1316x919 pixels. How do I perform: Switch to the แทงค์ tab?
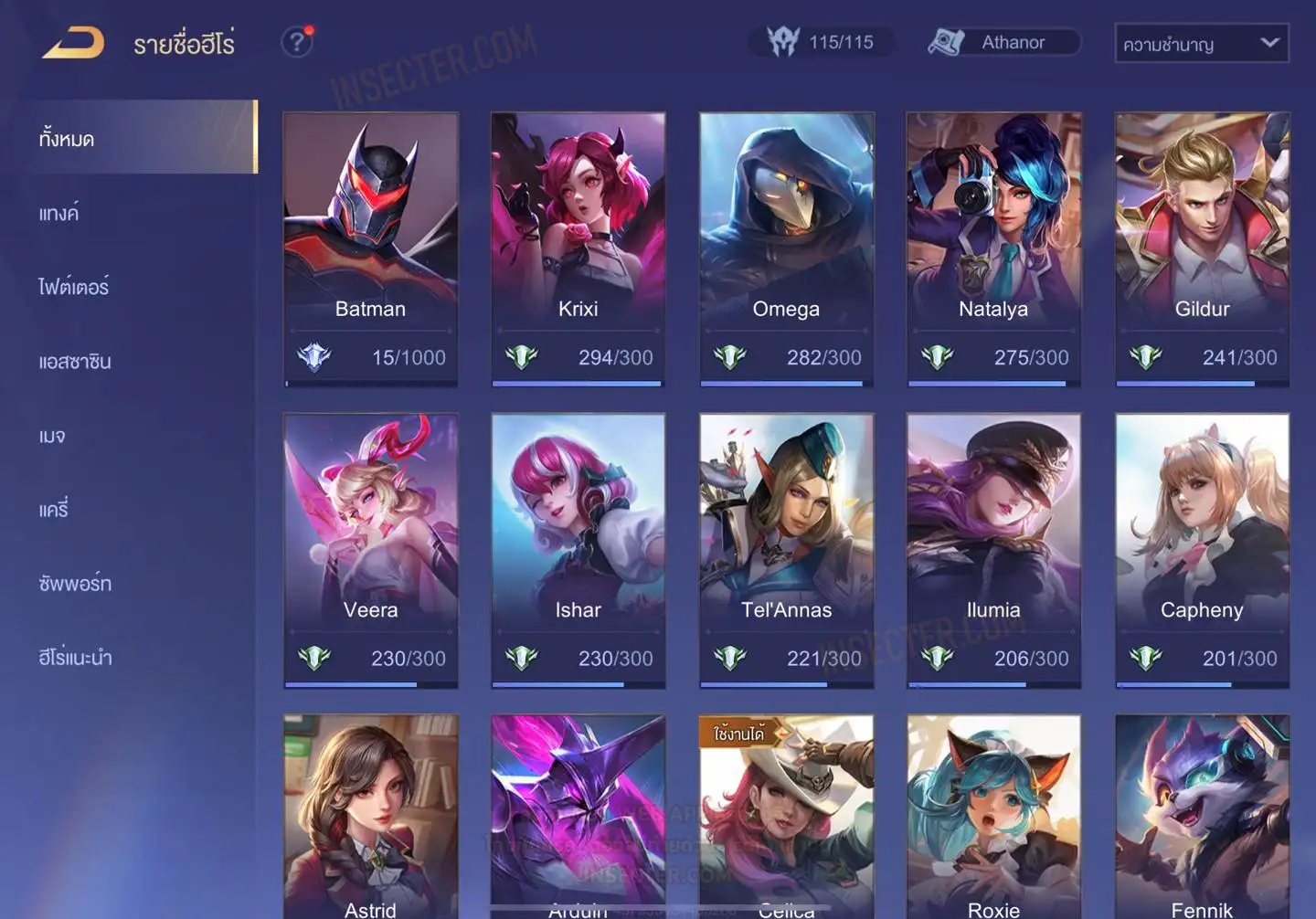coord(59,214)
